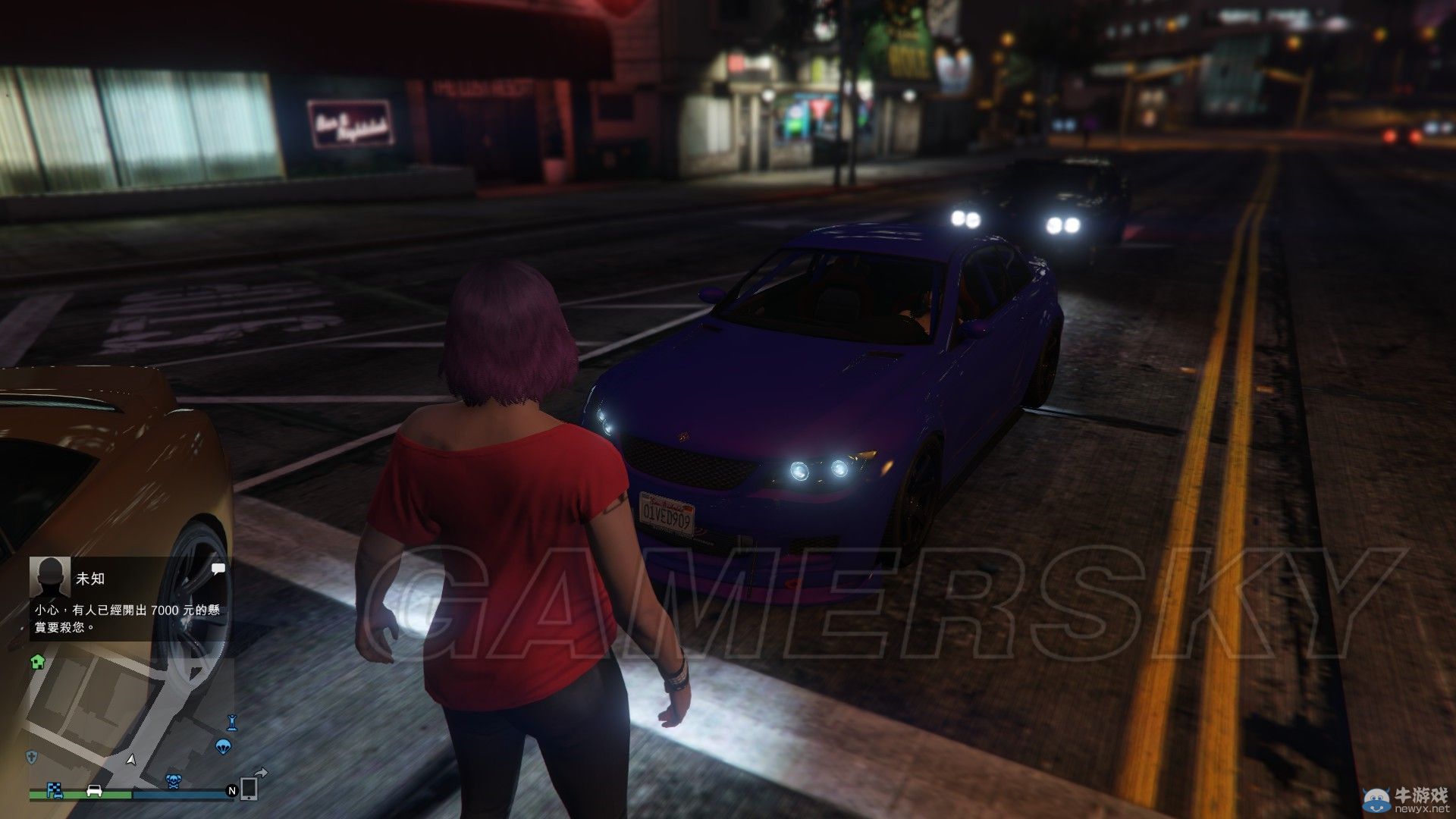
Task: Select the 未知 sender name in the notification
Action: pos(89,579)
